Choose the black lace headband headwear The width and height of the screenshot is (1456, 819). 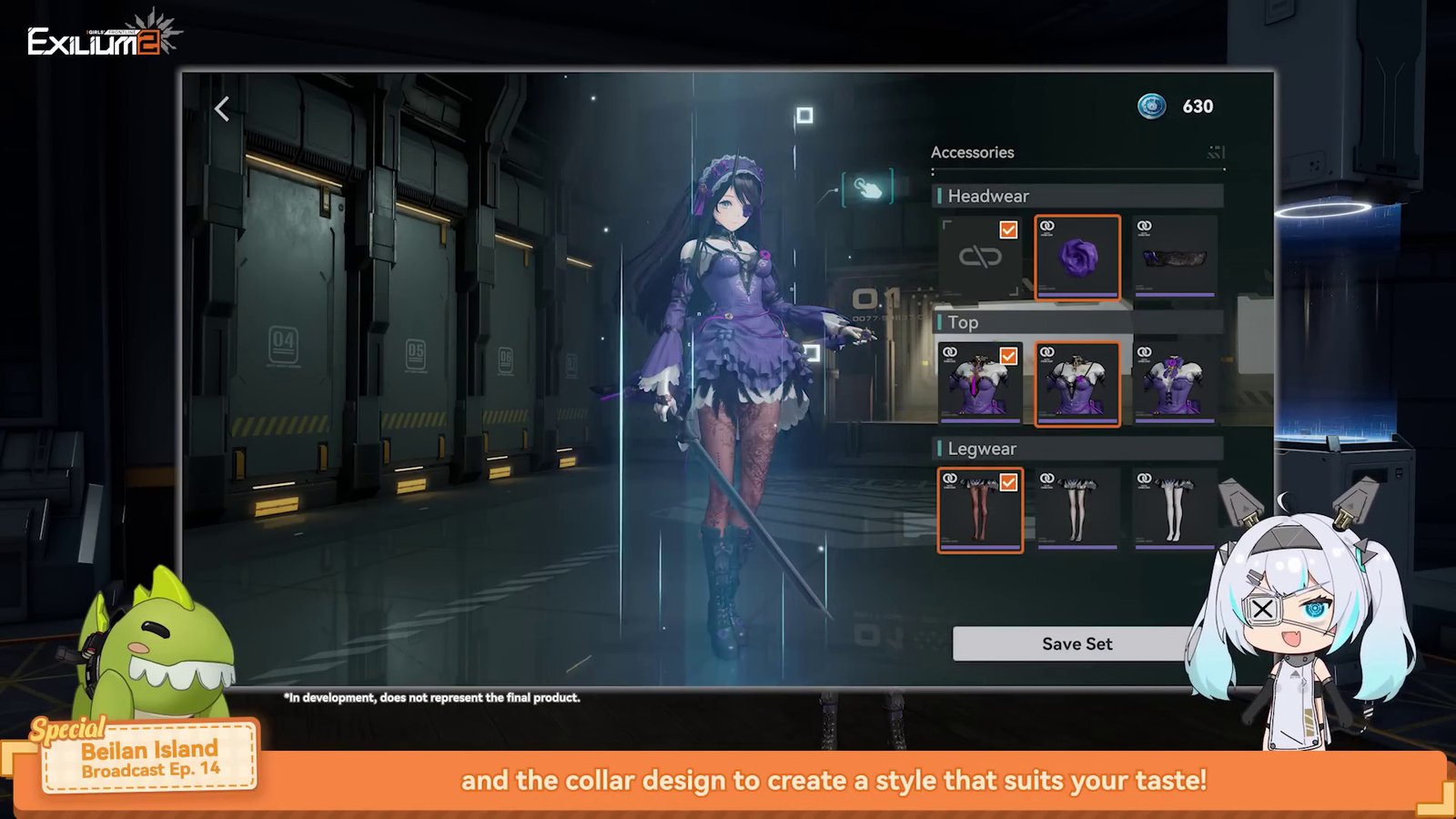1175,258
